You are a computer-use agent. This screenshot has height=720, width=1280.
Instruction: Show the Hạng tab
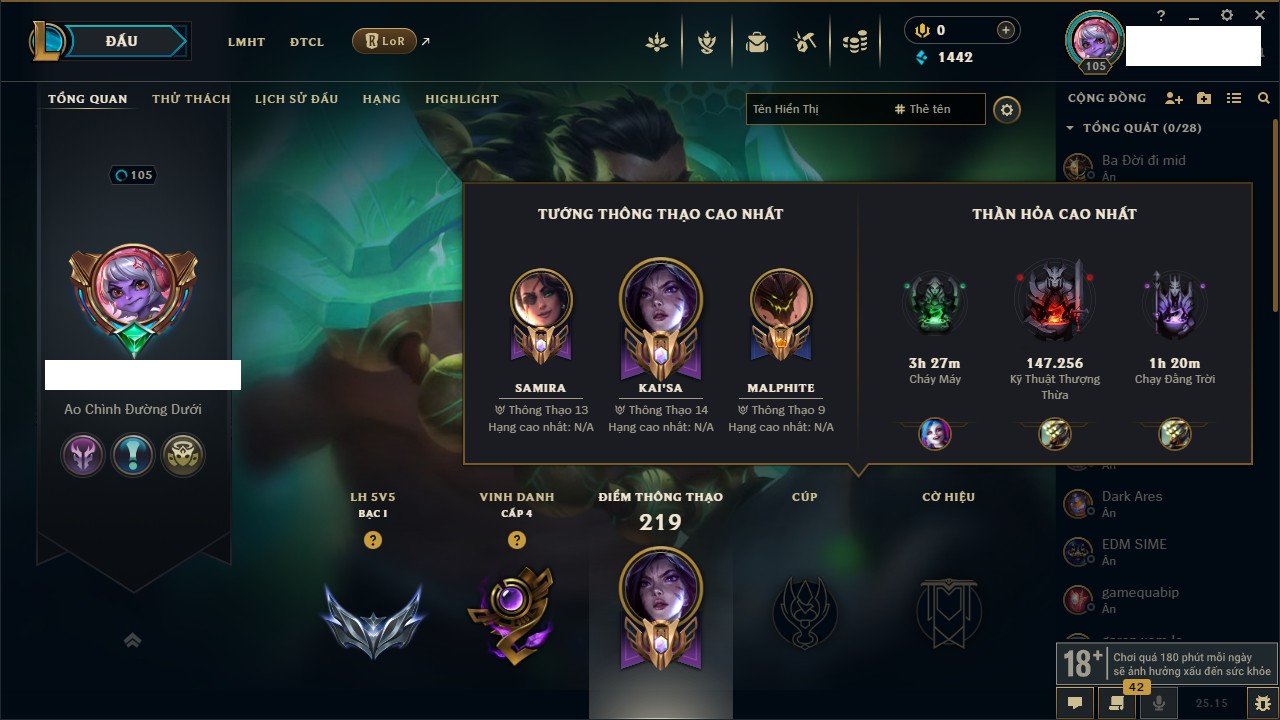(381, 99)
